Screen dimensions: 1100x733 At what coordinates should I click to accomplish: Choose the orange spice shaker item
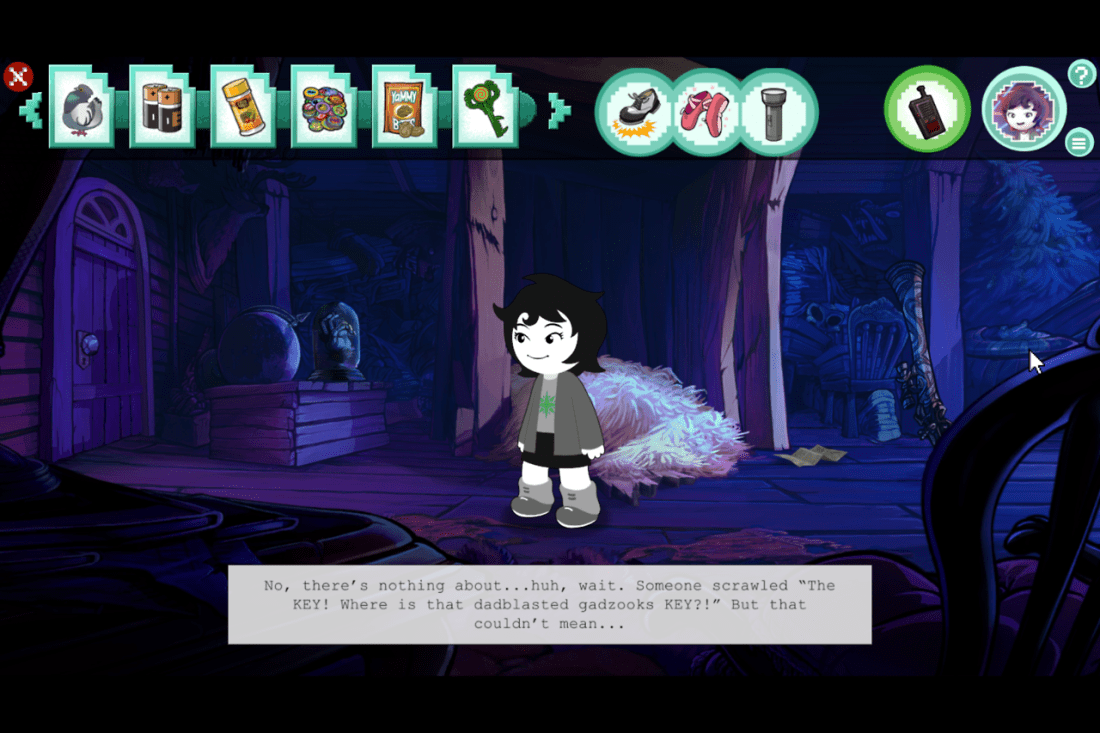tap(243, 107)
